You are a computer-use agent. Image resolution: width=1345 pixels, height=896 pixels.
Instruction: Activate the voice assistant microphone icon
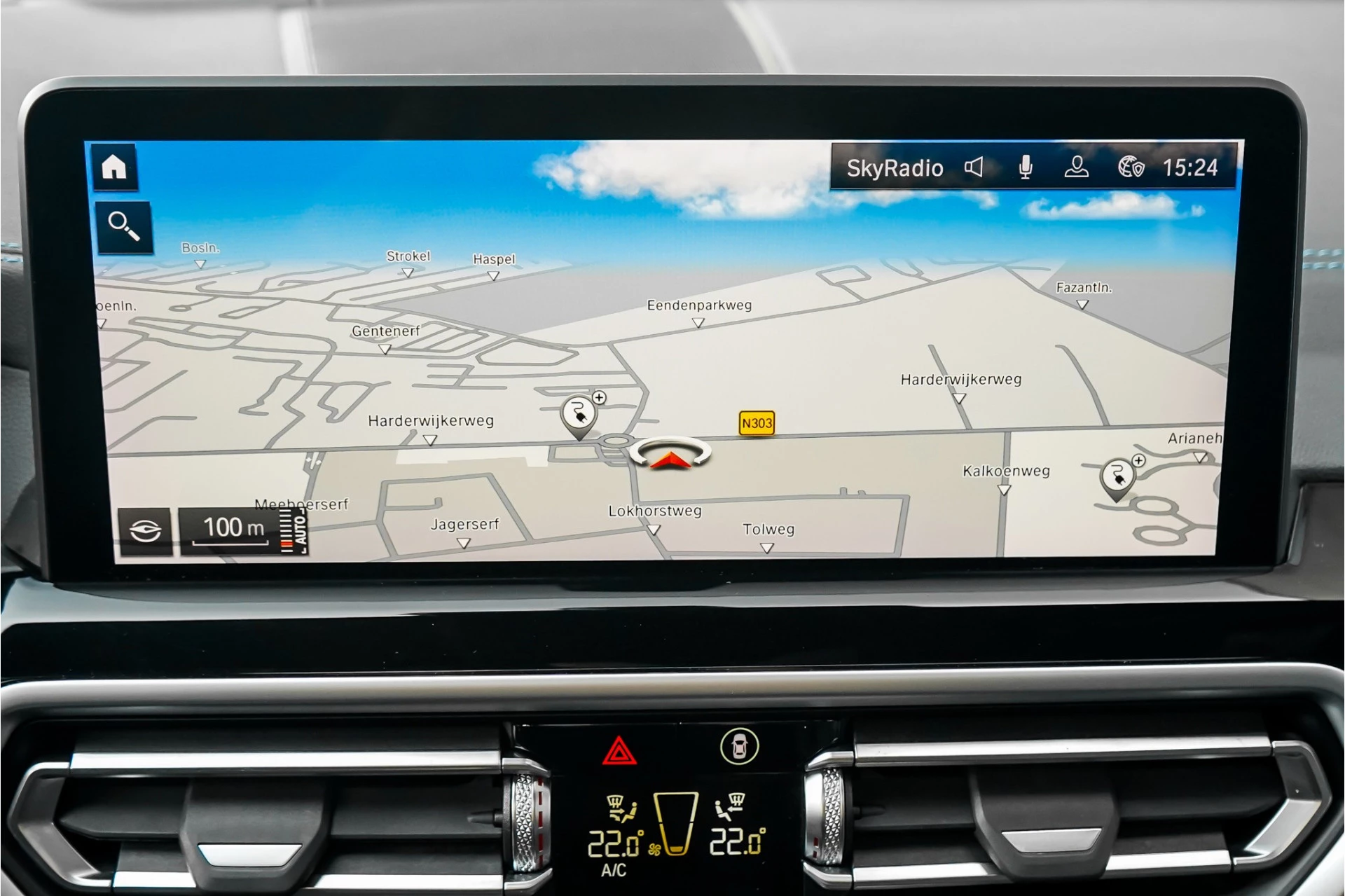tap(1026, 167)
